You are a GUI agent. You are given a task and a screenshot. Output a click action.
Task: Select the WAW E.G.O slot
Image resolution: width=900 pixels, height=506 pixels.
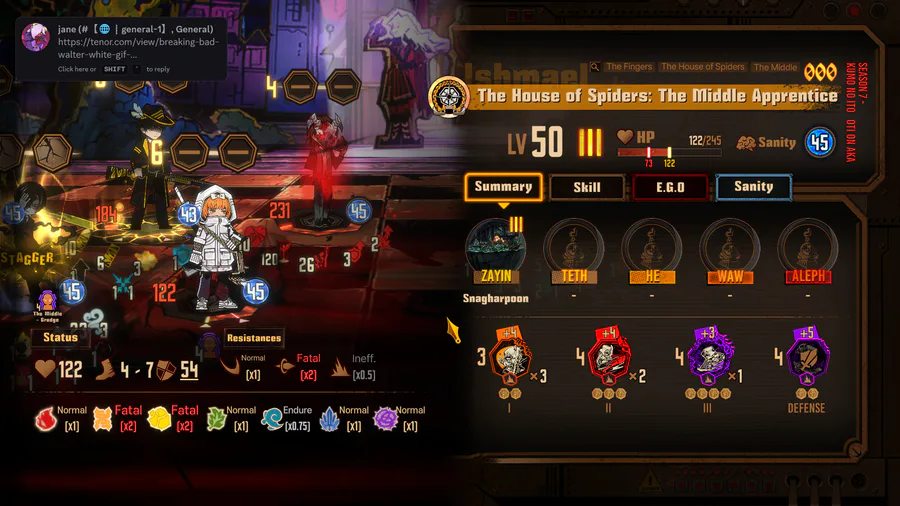pyautogui.click(x=729, y=245)
